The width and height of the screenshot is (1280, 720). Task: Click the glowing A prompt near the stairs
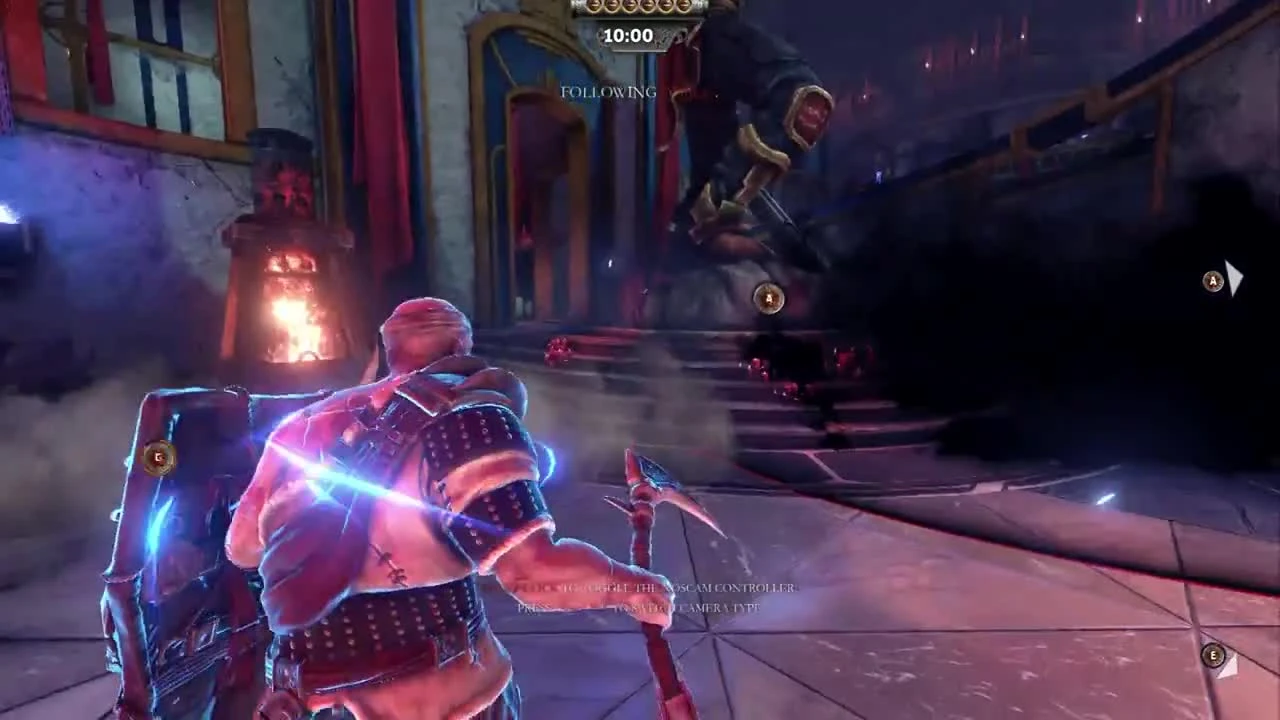(766, 298)
